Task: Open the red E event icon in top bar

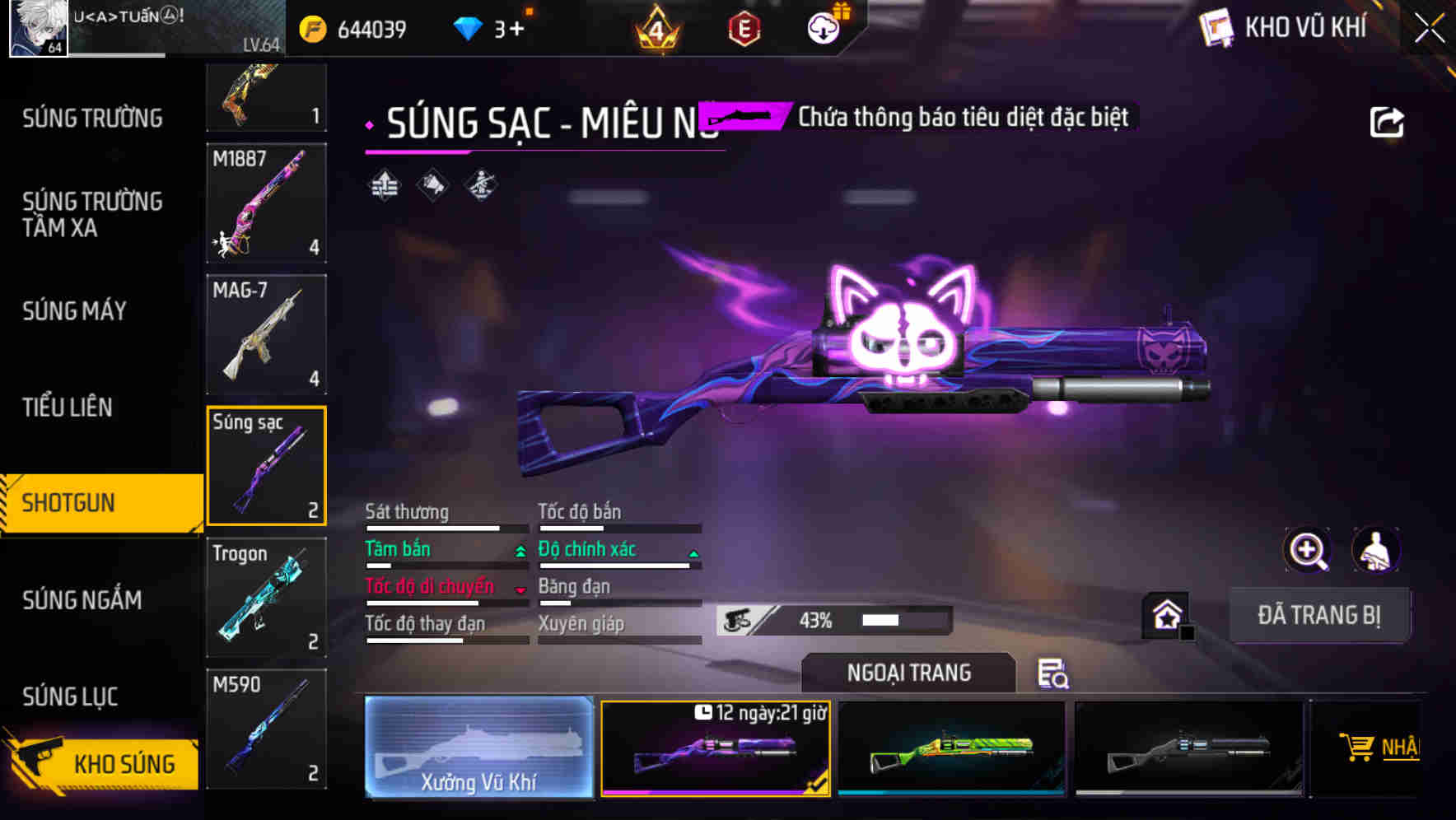Action: 745,27
